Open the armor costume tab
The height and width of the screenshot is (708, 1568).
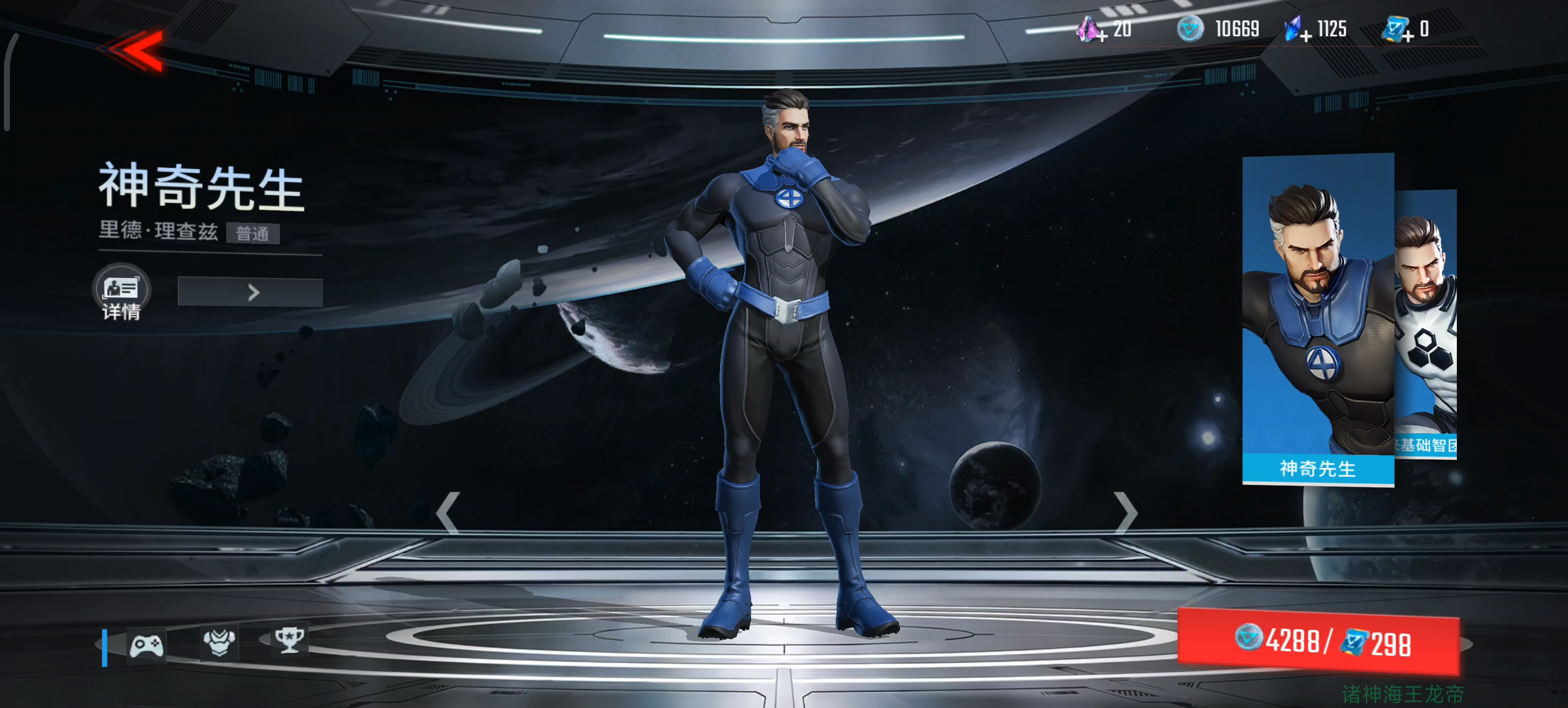click(219, 642)
